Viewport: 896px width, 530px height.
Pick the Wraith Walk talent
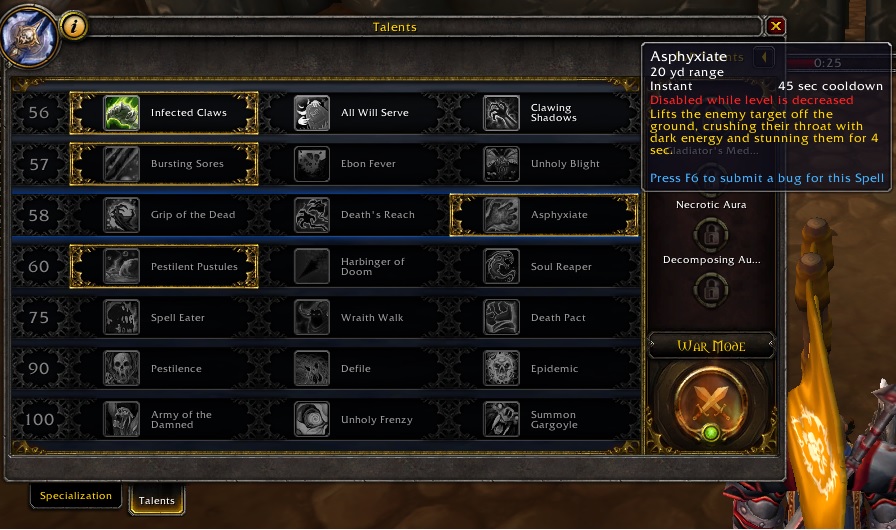click(354, 318)
